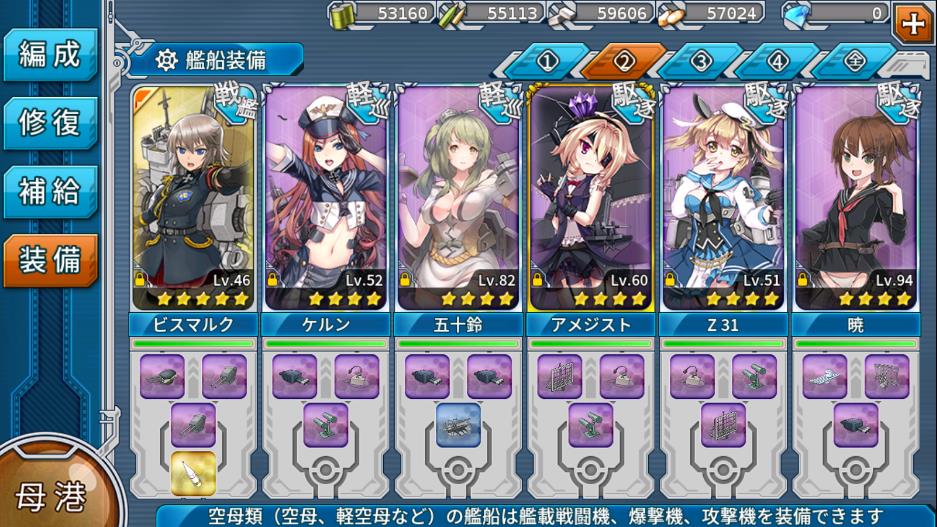The image size is (937, 527).
Task: Open the 修復 repair menu
Action: 50,123
